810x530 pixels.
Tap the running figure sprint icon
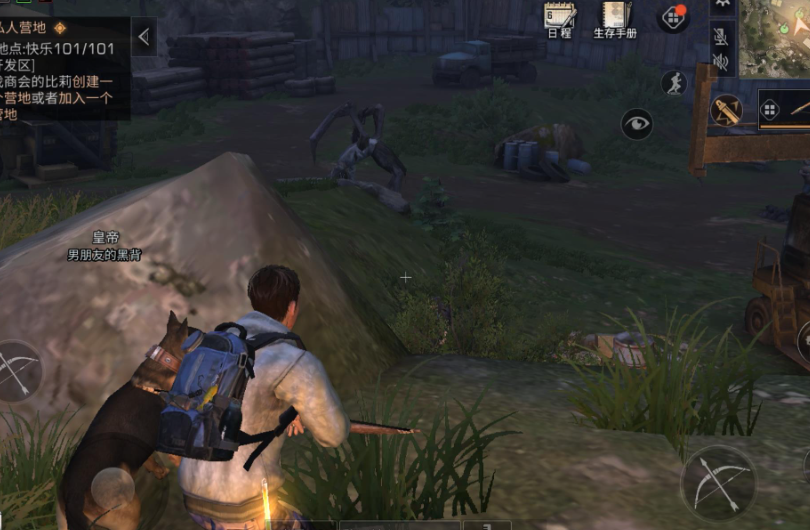[675, 83]
